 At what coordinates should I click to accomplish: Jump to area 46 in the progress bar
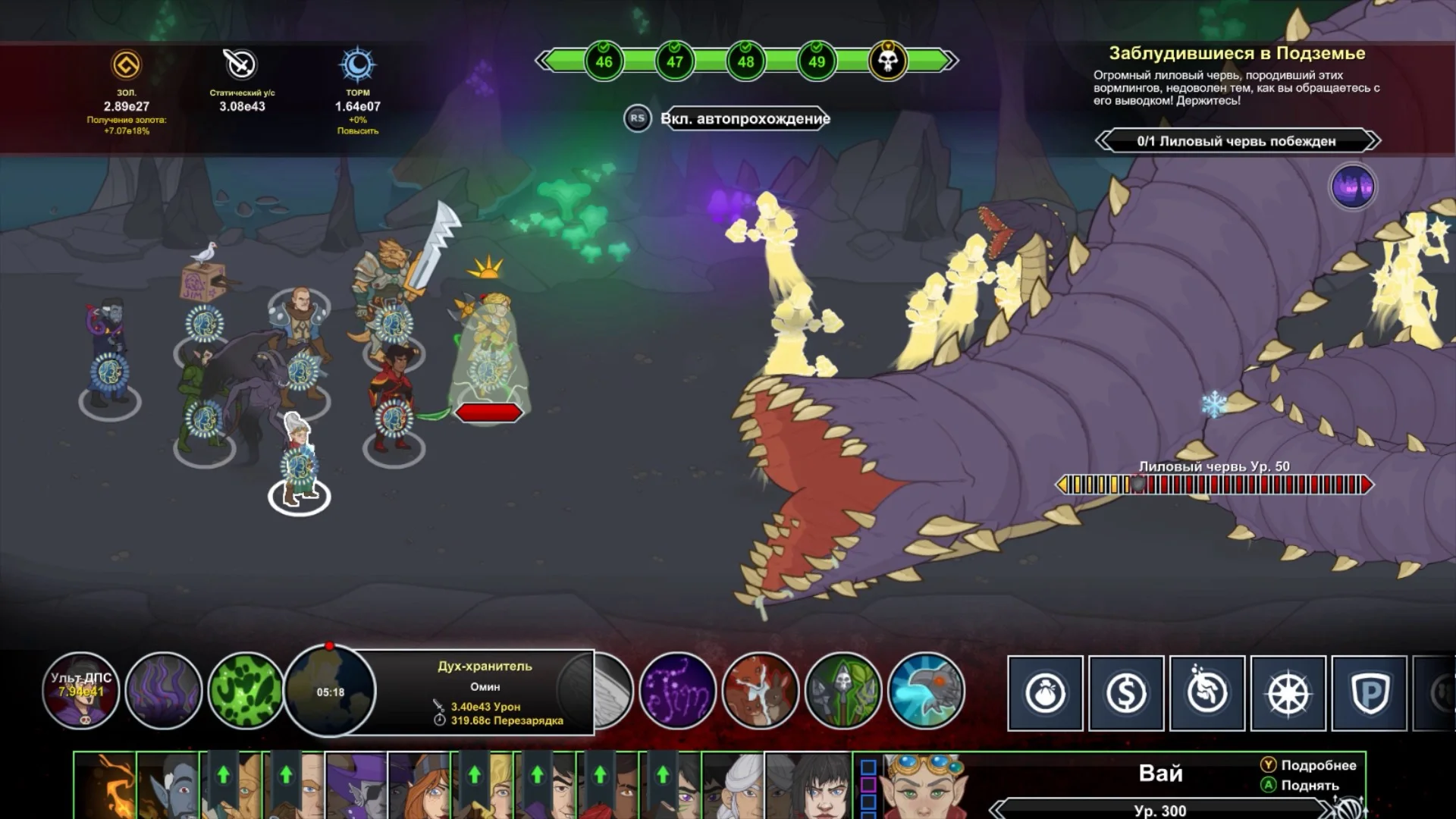(x=604, y=61)
